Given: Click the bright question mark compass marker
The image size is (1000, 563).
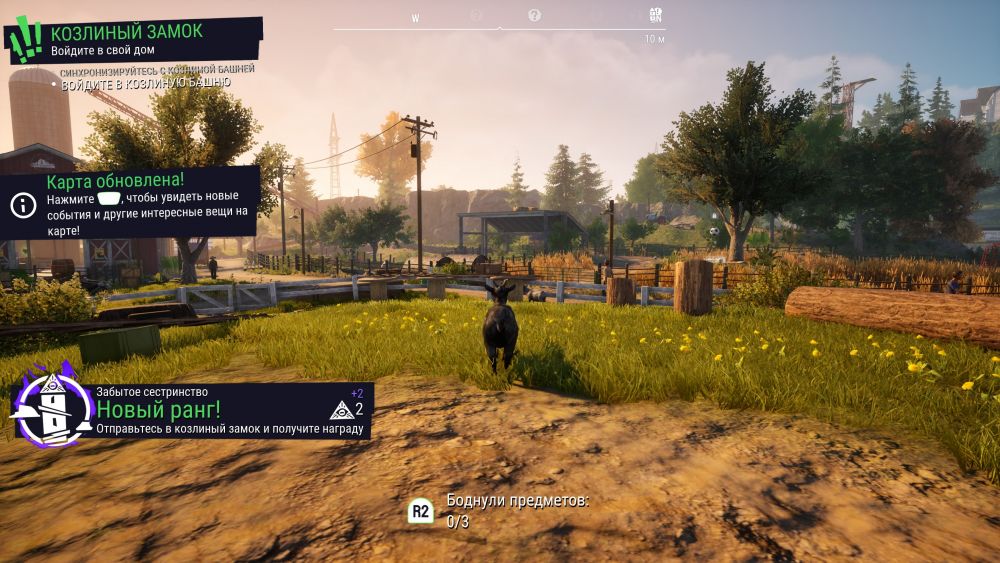Looking at the screenshot, I should 534,16.
